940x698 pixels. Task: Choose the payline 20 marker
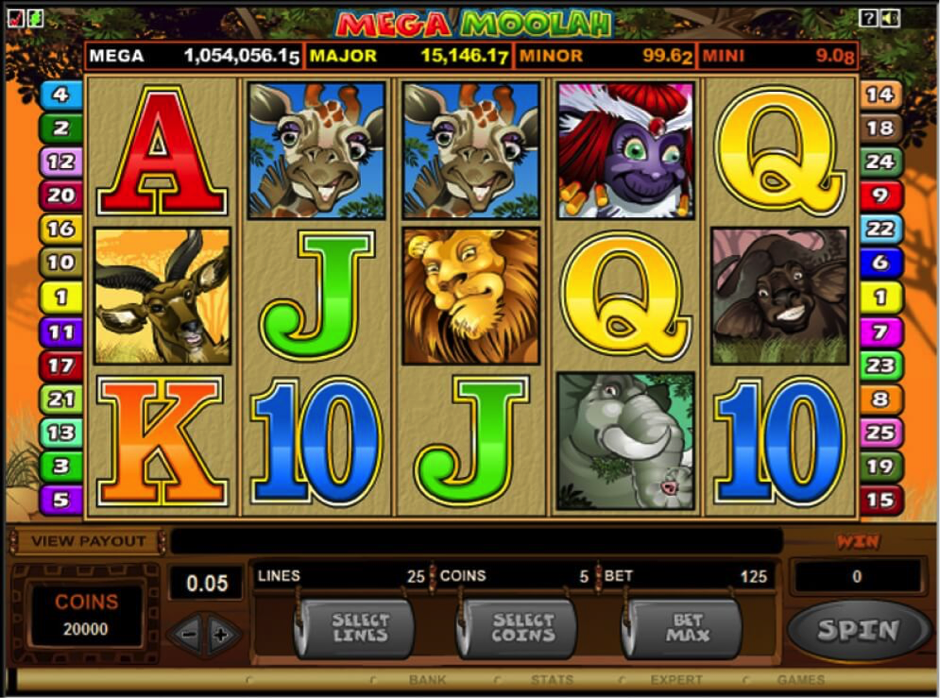pos(61,195)
